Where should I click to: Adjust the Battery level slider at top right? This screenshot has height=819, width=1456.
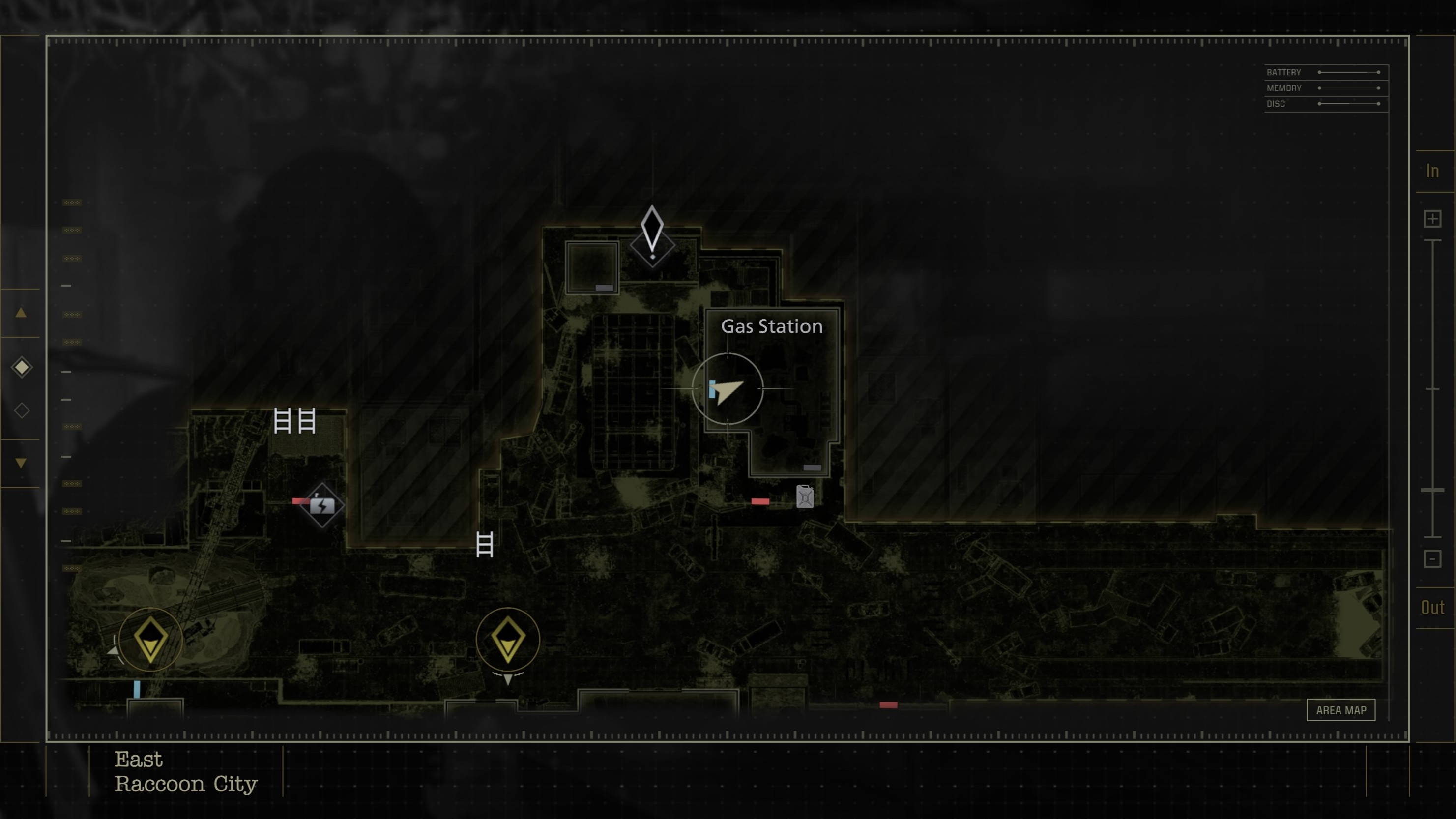[x=1351, y=72]
